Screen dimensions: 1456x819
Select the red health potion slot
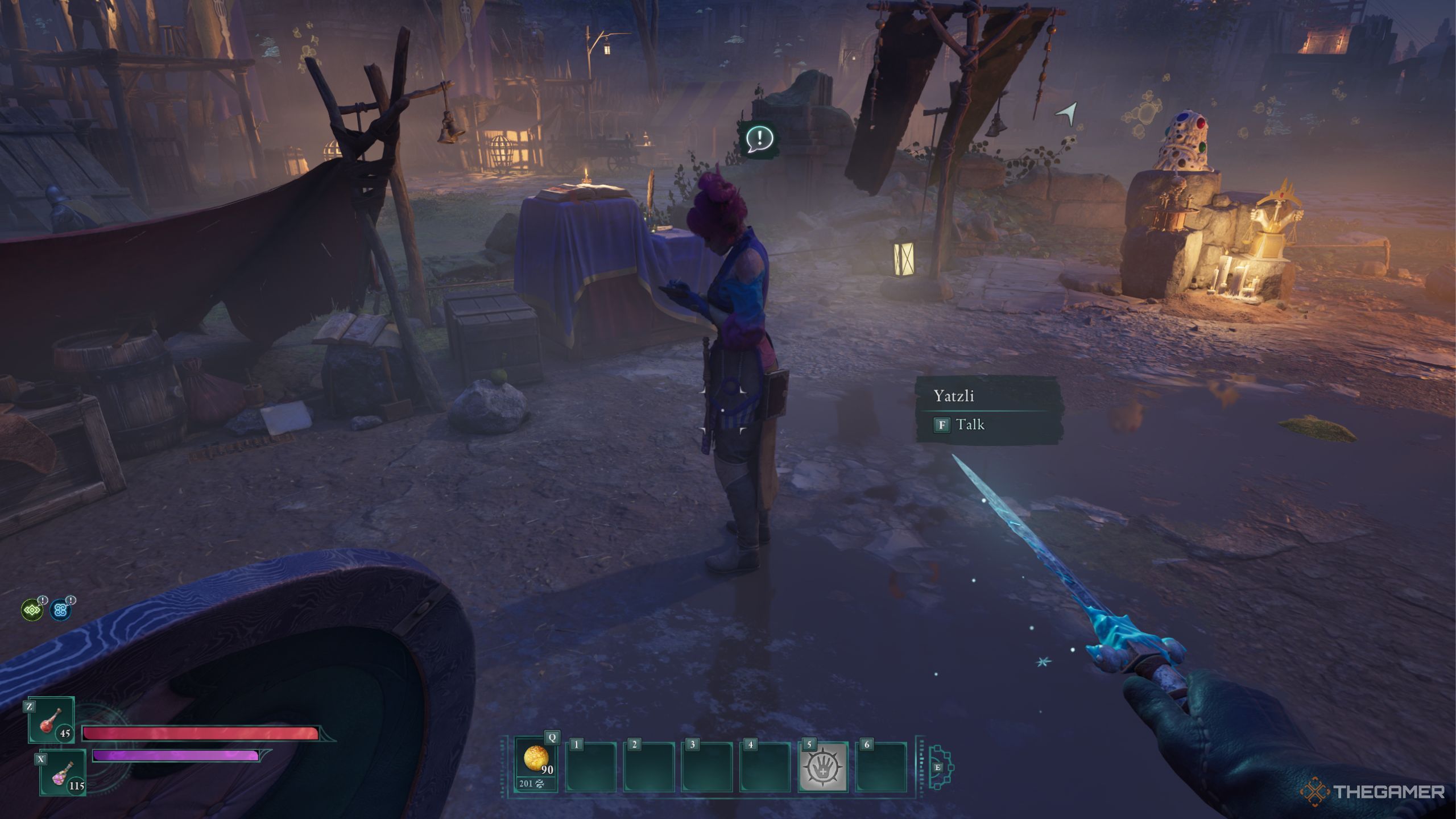52,721
